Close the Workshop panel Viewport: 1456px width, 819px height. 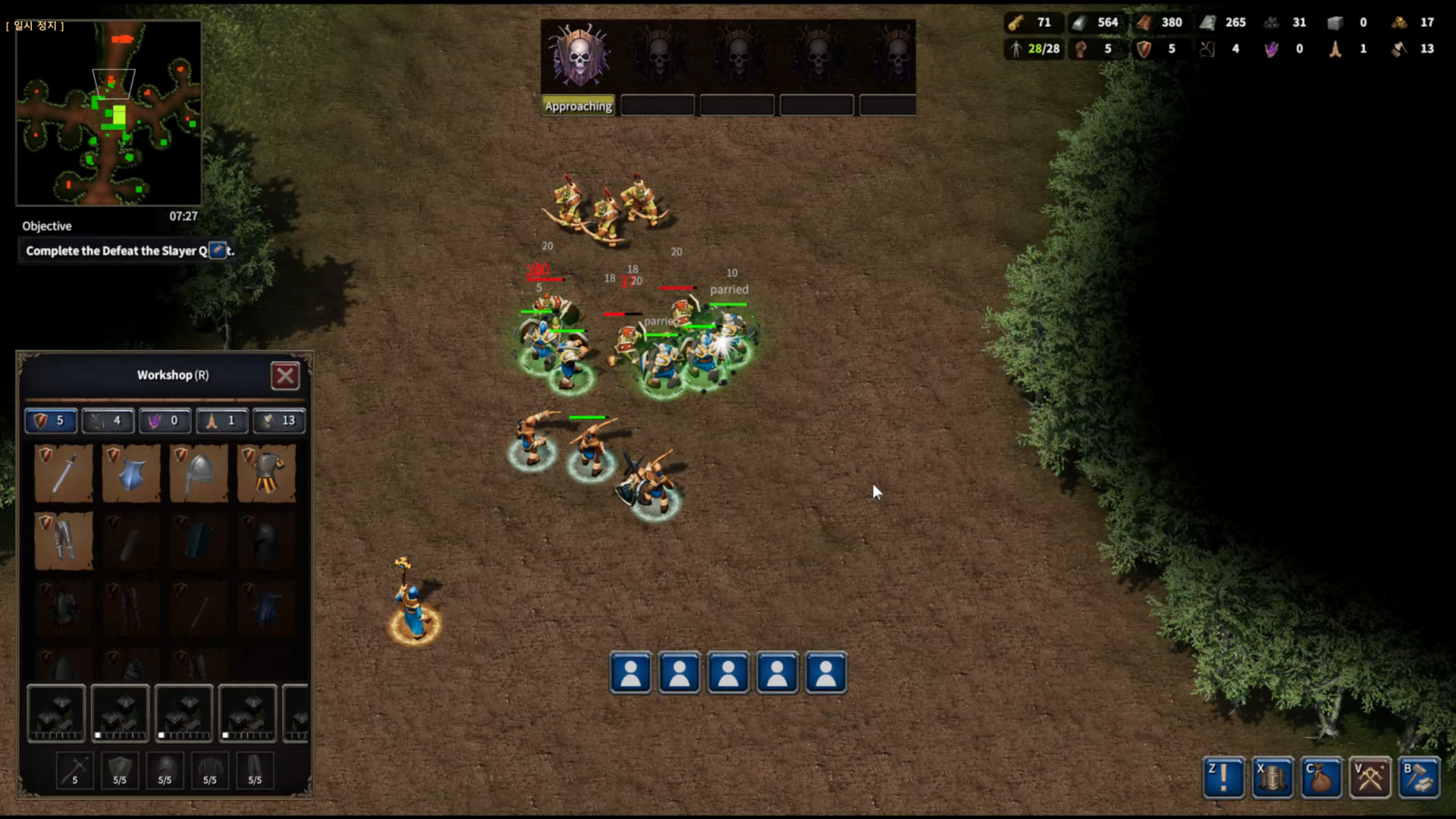click(285, 375)
